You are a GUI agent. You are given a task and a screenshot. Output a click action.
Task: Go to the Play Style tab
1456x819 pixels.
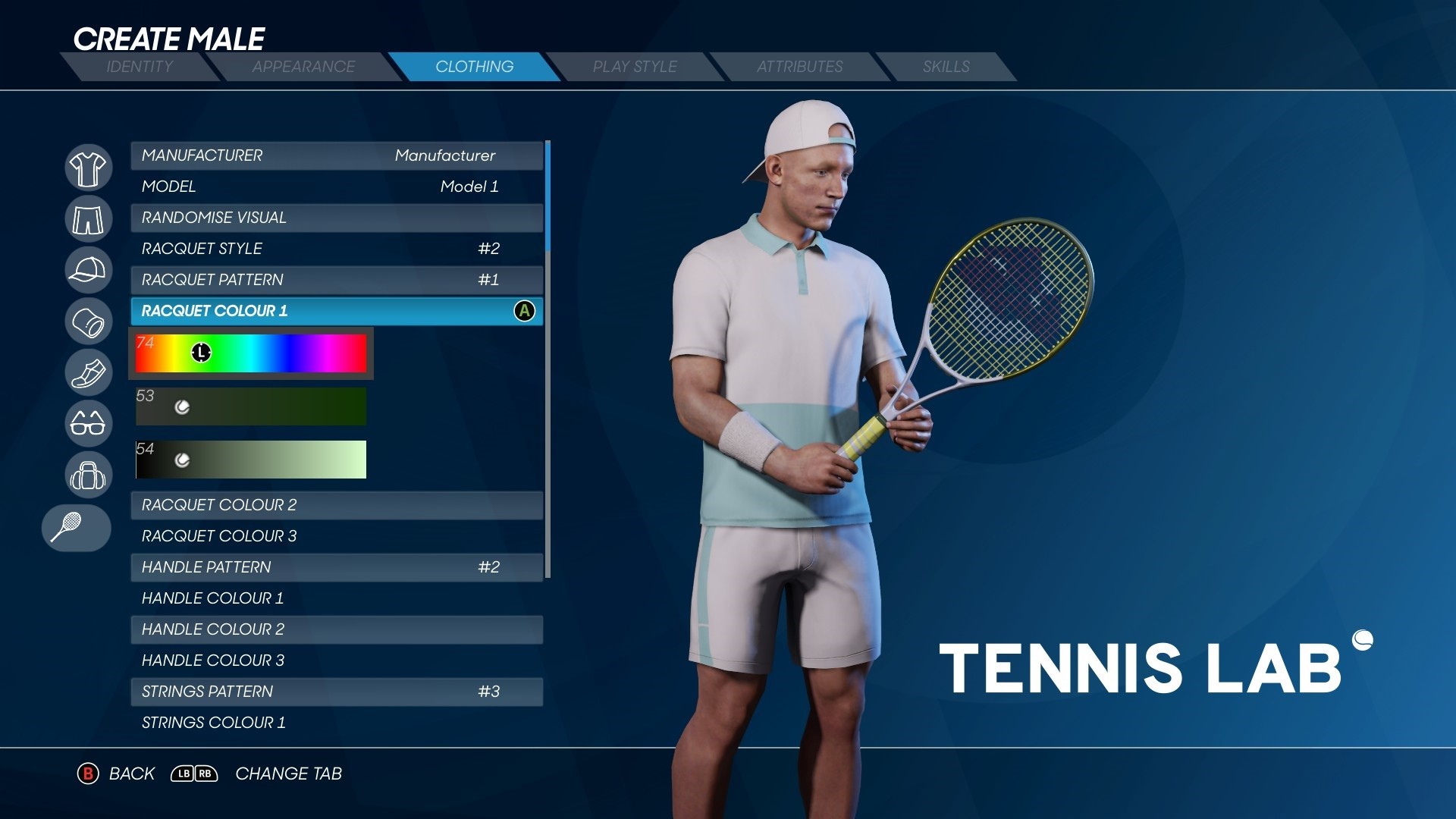tap(635, 67)
